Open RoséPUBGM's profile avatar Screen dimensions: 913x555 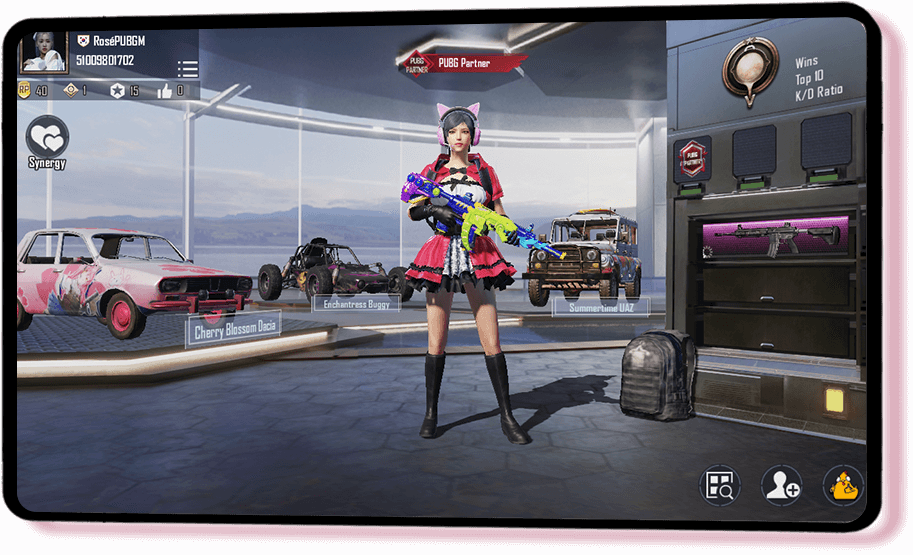tap(44, 52)
